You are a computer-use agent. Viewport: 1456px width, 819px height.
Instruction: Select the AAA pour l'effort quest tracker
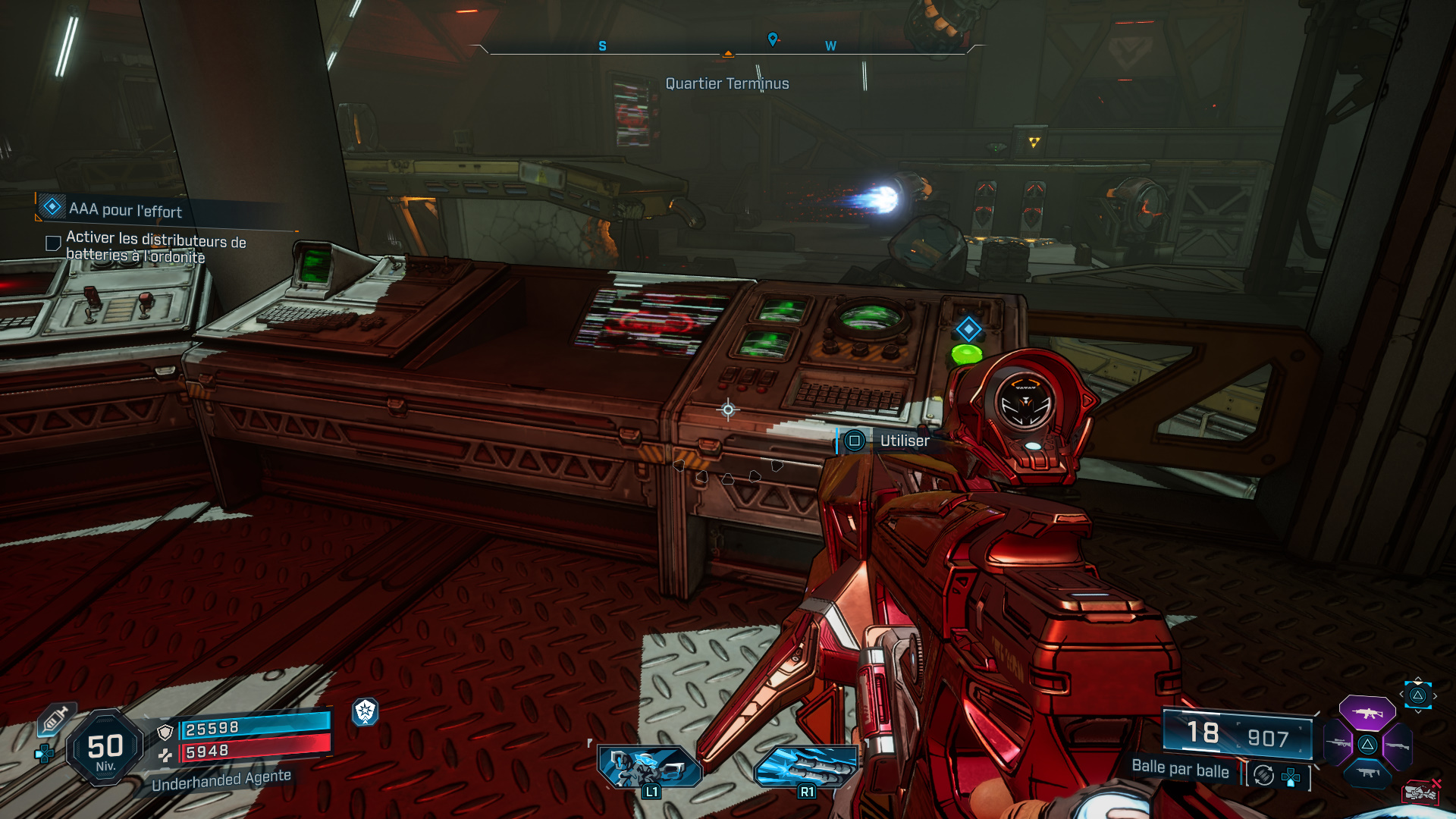[125, 209]
